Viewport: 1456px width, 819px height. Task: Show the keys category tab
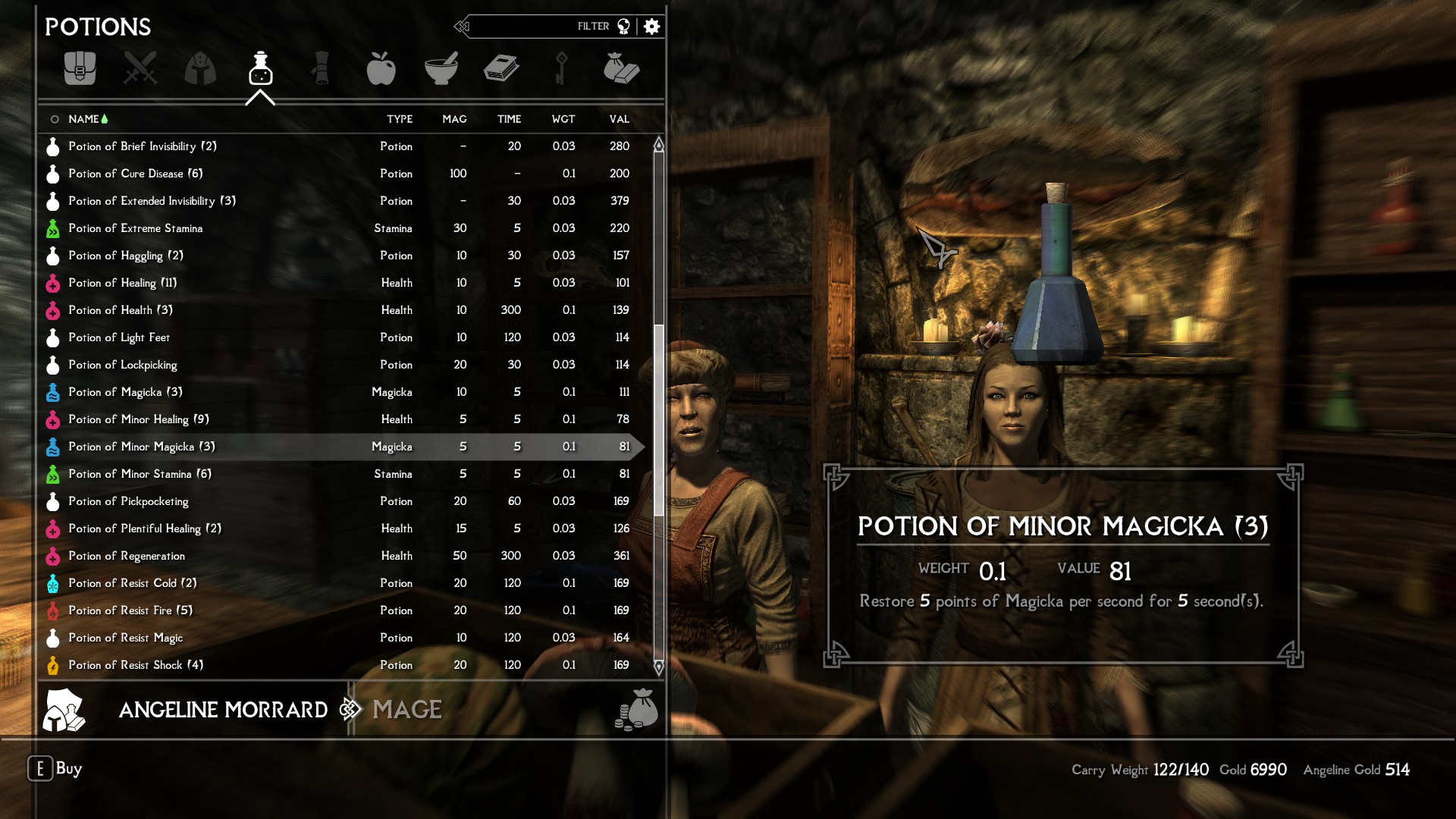click(561, 68)
